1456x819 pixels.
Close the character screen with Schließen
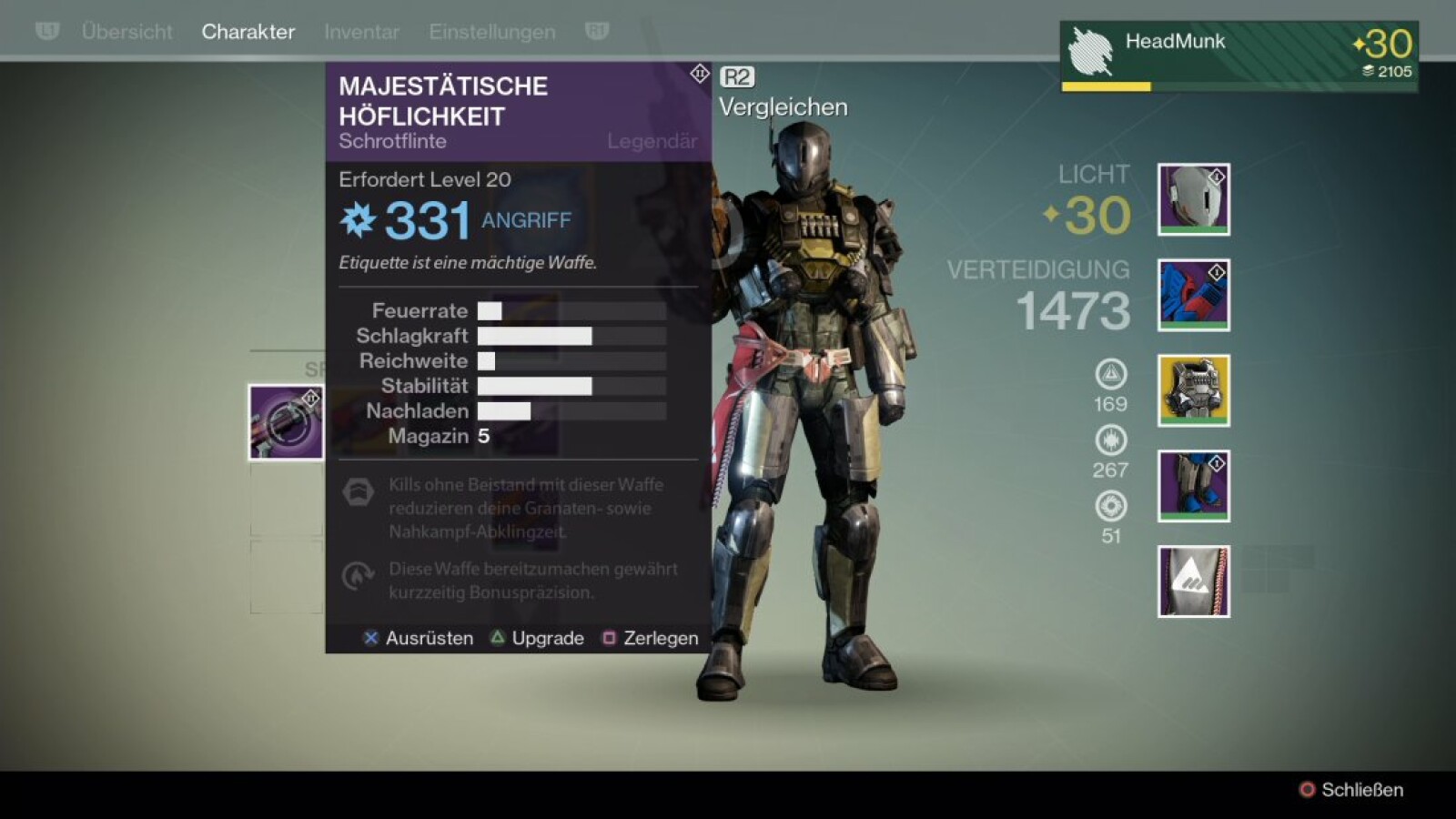1351,789
